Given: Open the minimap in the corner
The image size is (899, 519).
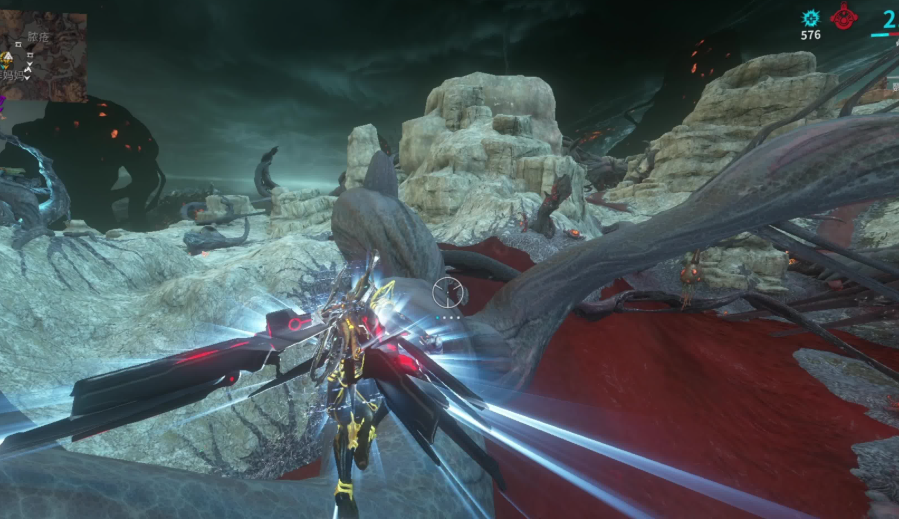Looking at the screenshot, I should coord(43,55).
